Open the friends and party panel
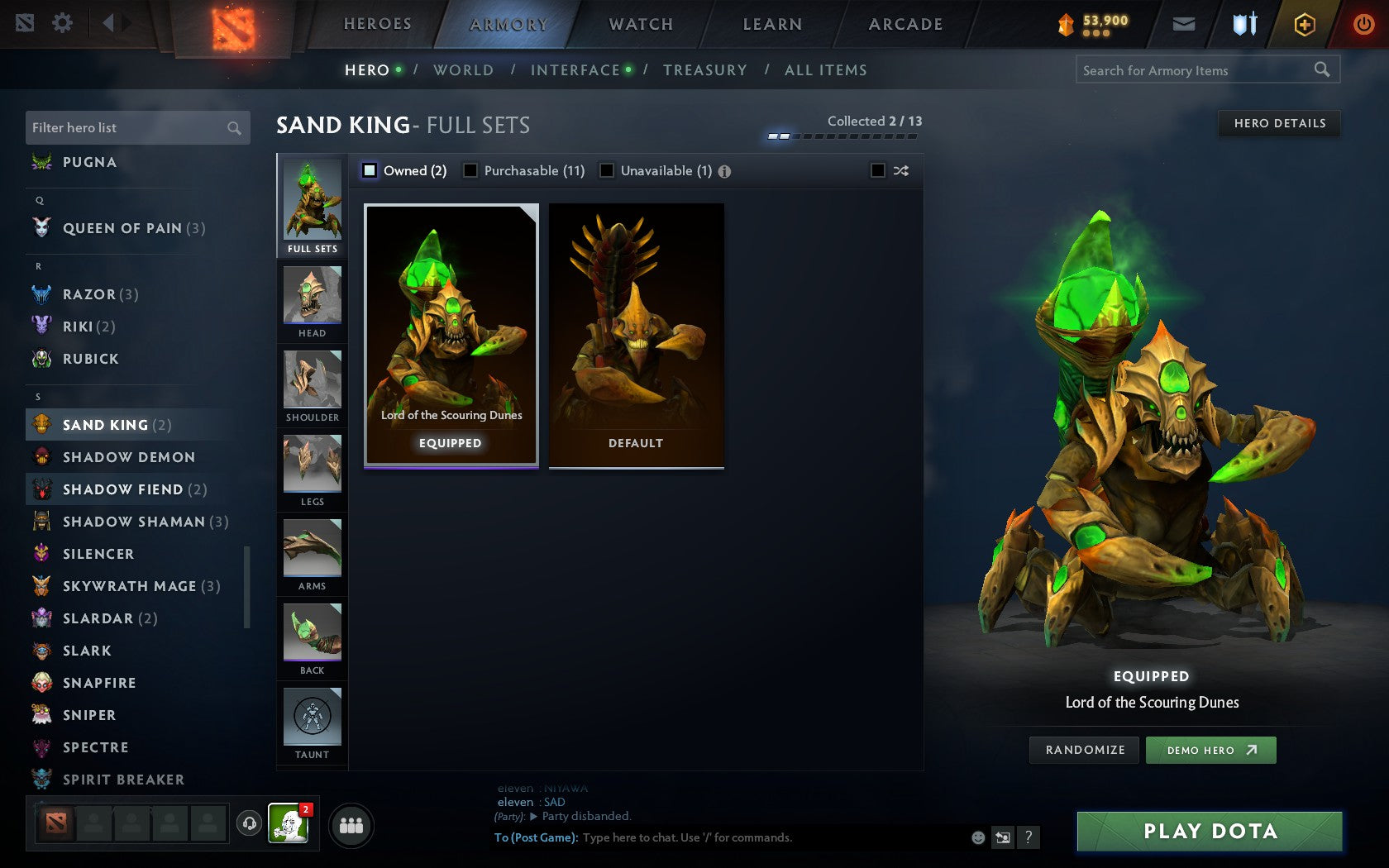Screen dimensions: 1389x868 pyautogui.click(x=351, y=824)
